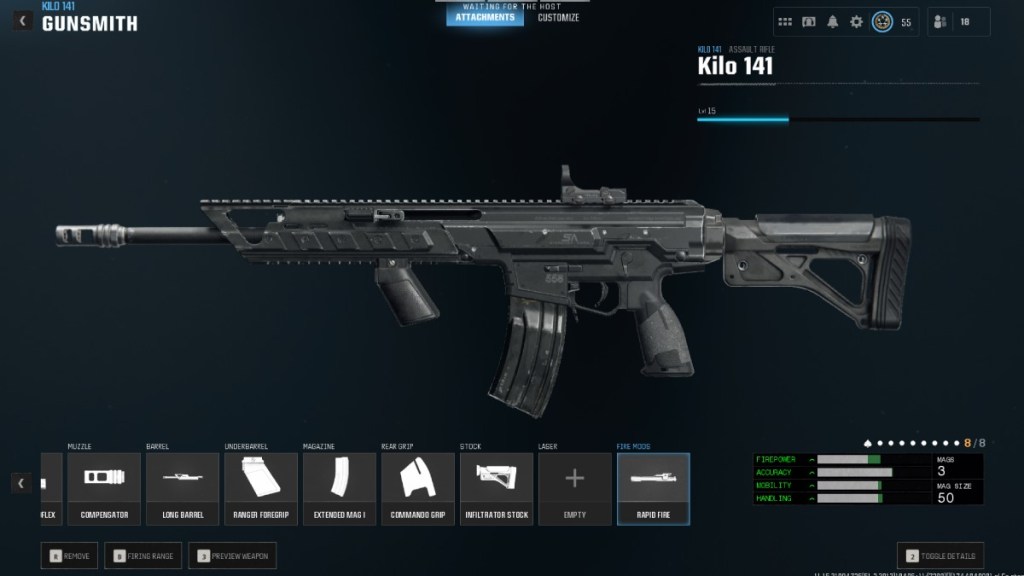
Task: Choose the Infiltrator Stock slot
Action: (496, 489)
